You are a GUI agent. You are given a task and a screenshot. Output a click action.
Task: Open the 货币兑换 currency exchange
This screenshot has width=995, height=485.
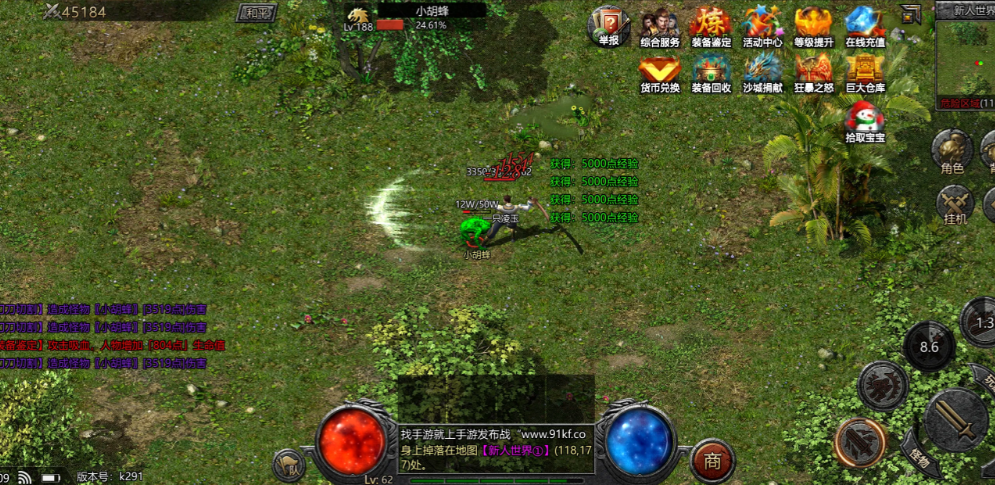coord(659,70)
